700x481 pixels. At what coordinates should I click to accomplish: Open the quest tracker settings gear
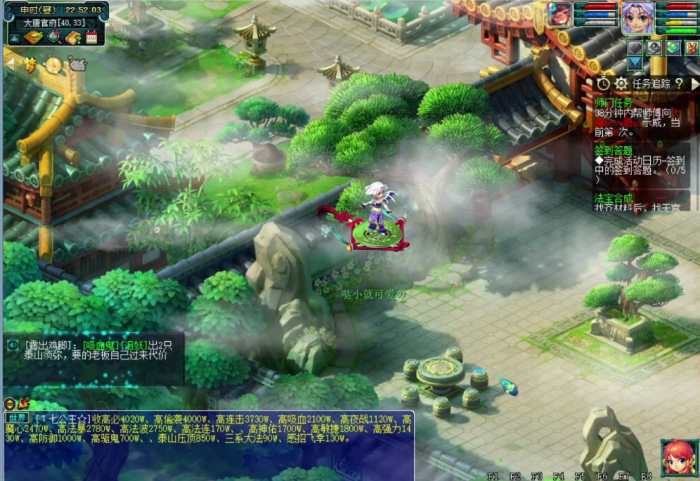pos(620,84)
